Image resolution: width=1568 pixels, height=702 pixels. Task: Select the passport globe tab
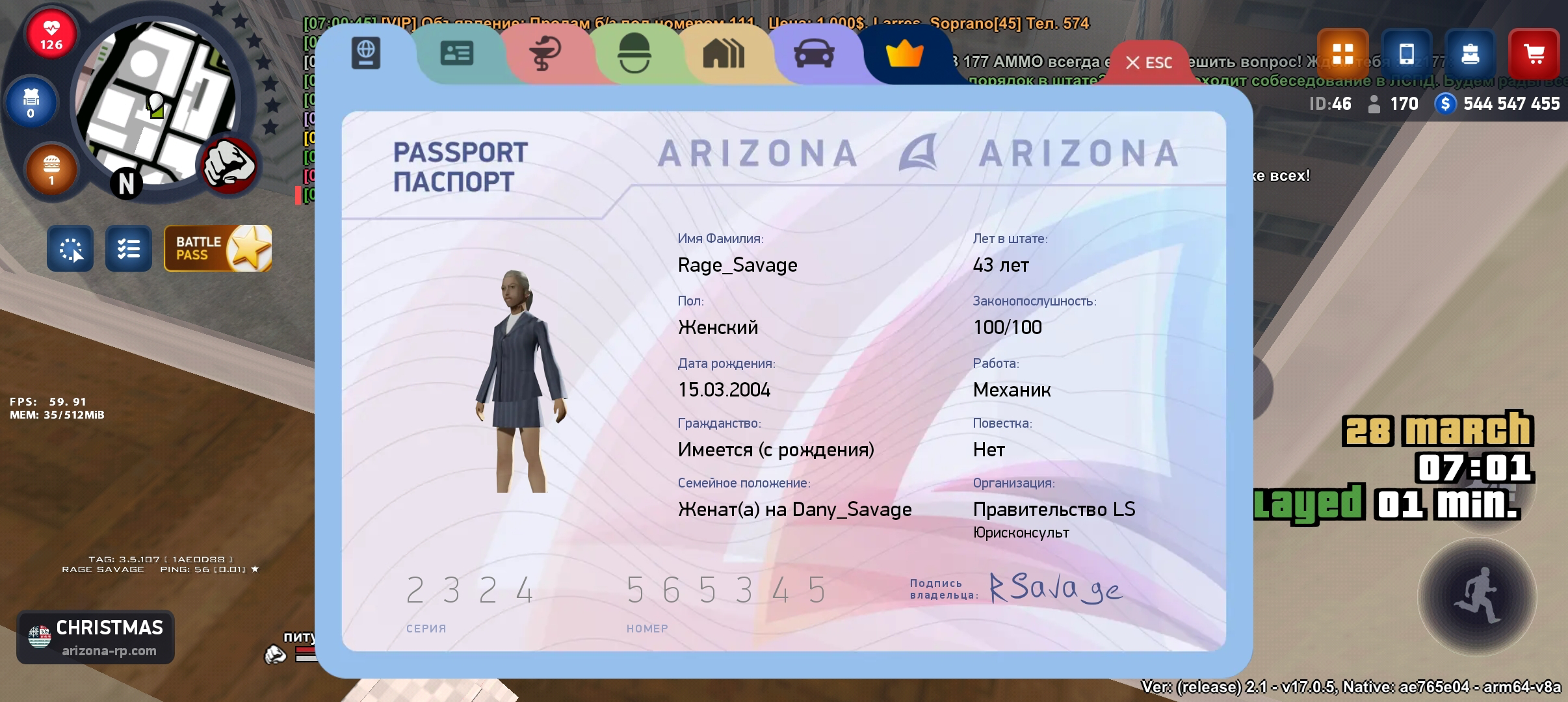coord(366,53)
